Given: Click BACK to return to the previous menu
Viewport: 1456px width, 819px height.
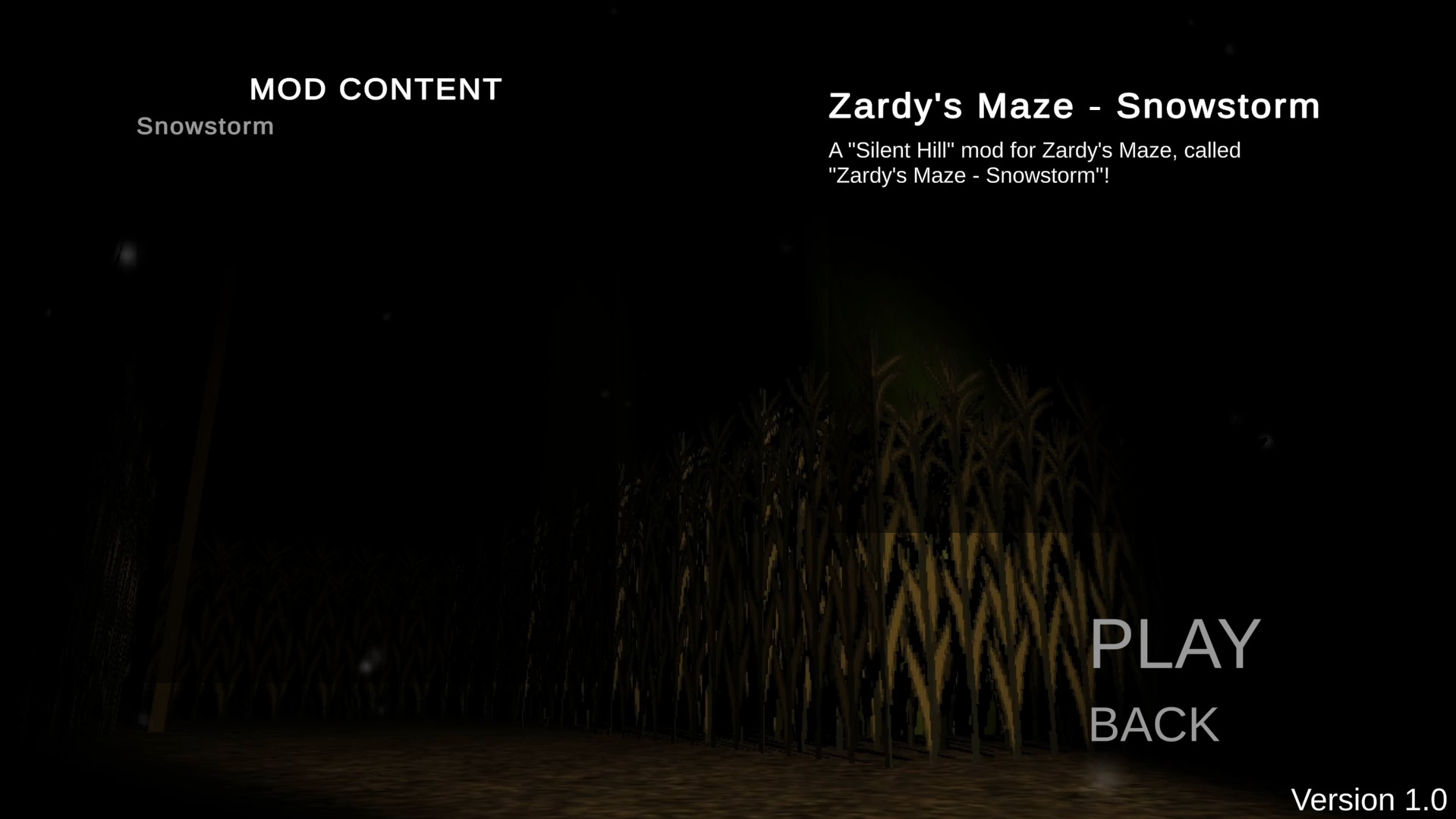Looking at the screenshot, I should (1153, 724).
